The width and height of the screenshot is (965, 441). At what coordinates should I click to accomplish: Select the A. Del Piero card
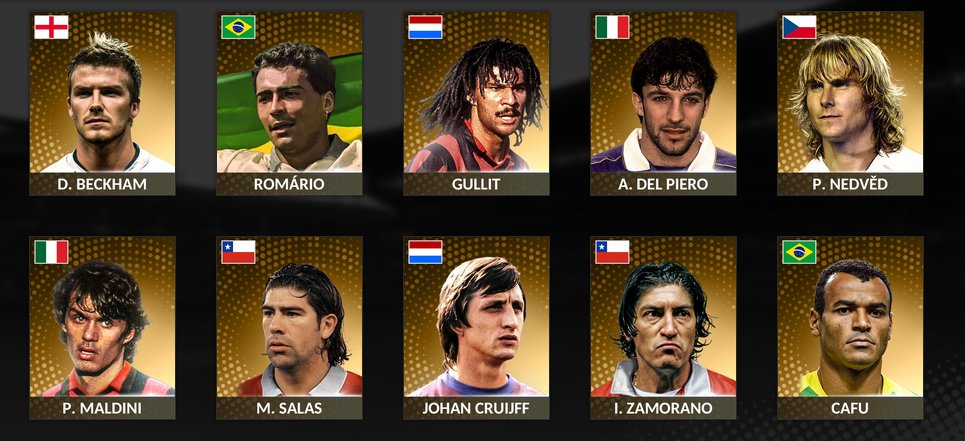[664, 104]
